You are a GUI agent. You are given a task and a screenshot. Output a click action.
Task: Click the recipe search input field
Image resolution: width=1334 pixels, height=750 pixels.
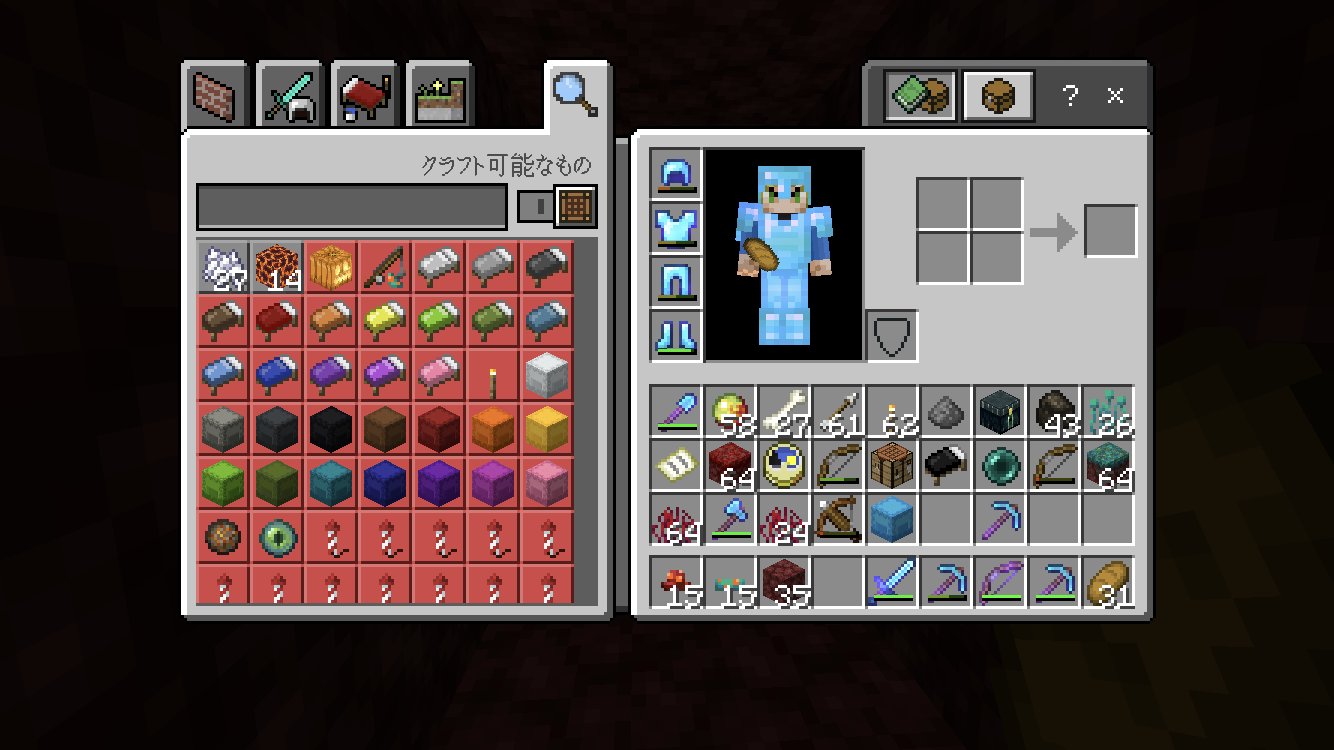[350, 207]
